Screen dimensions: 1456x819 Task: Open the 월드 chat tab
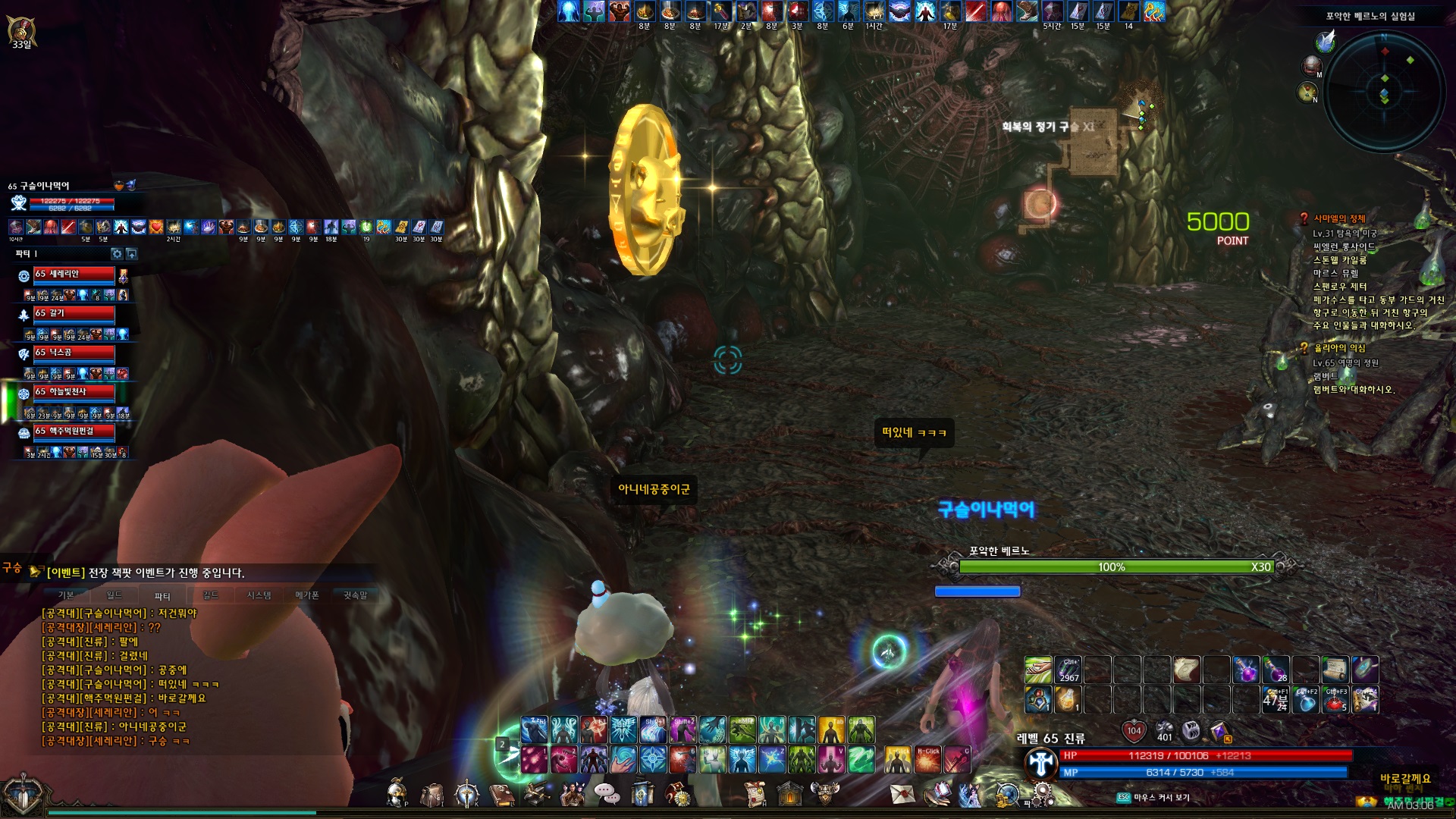pos(114,595)
